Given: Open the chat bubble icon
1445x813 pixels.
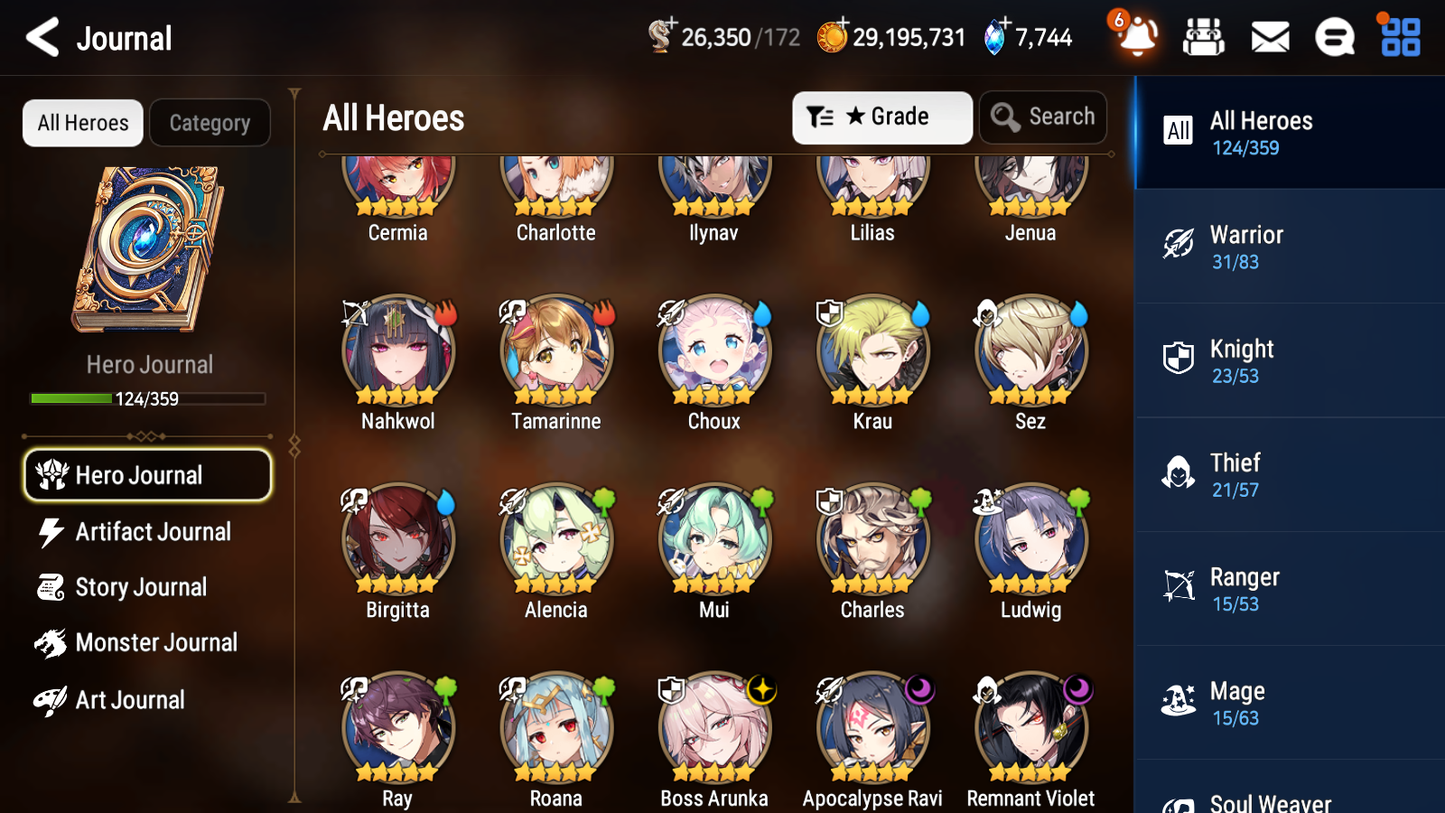Looking at the screenshot, I should 1334,36.
